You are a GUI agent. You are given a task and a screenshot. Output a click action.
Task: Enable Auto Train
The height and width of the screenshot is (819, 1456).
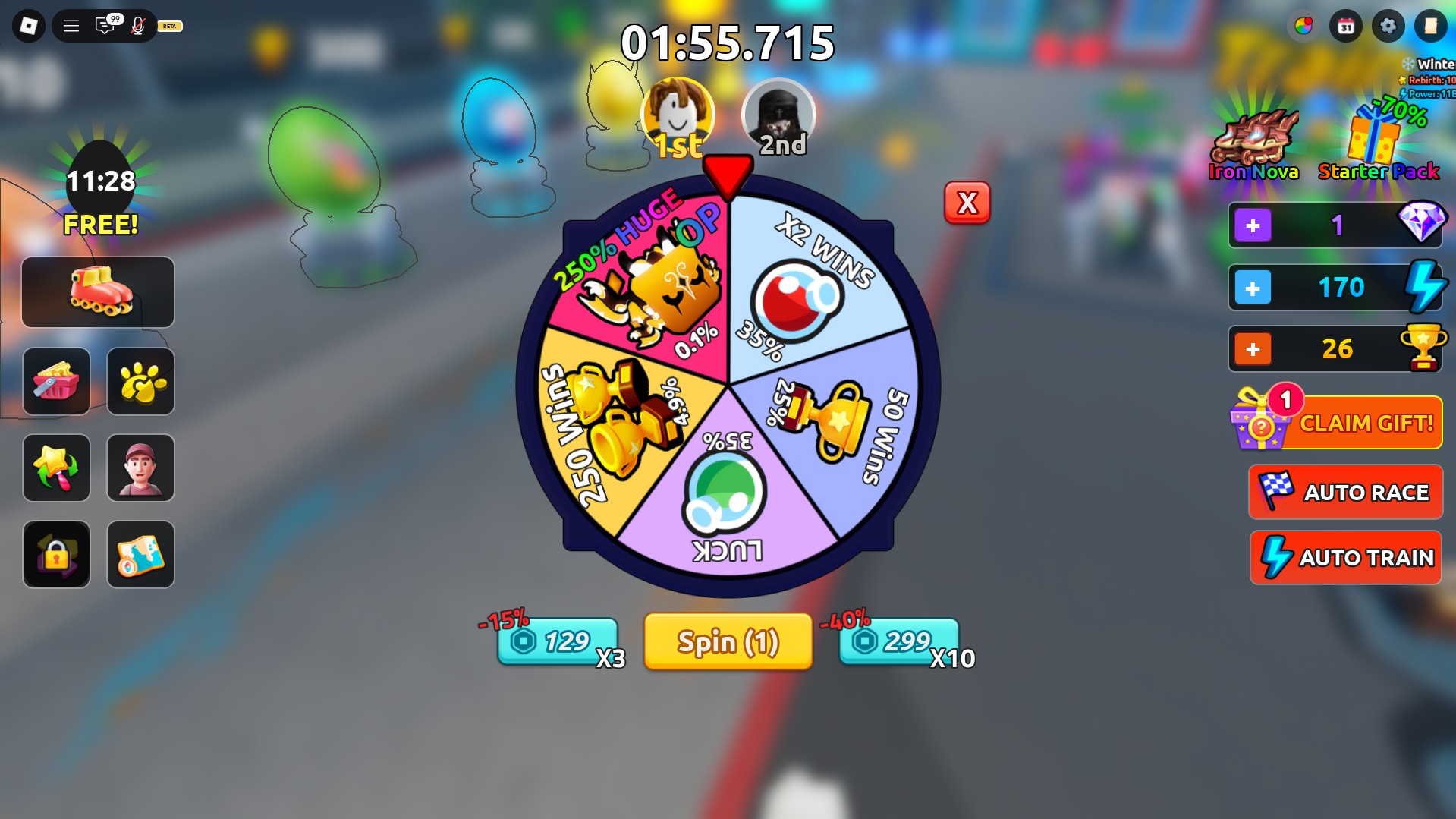(1345, 557)
